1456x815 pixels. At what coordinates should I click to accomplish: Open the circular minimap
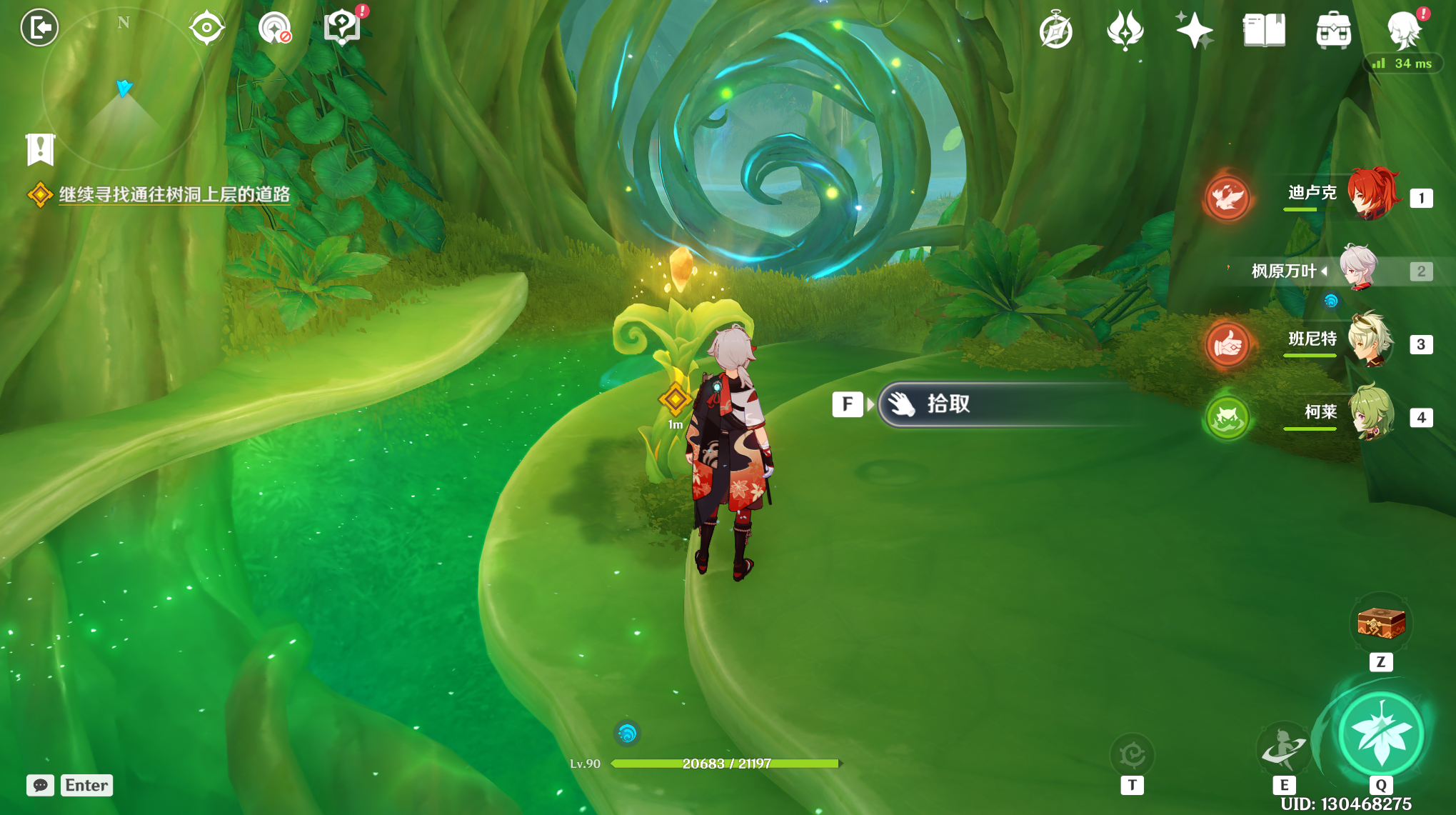pyautogui.click(x=124, y=89)
